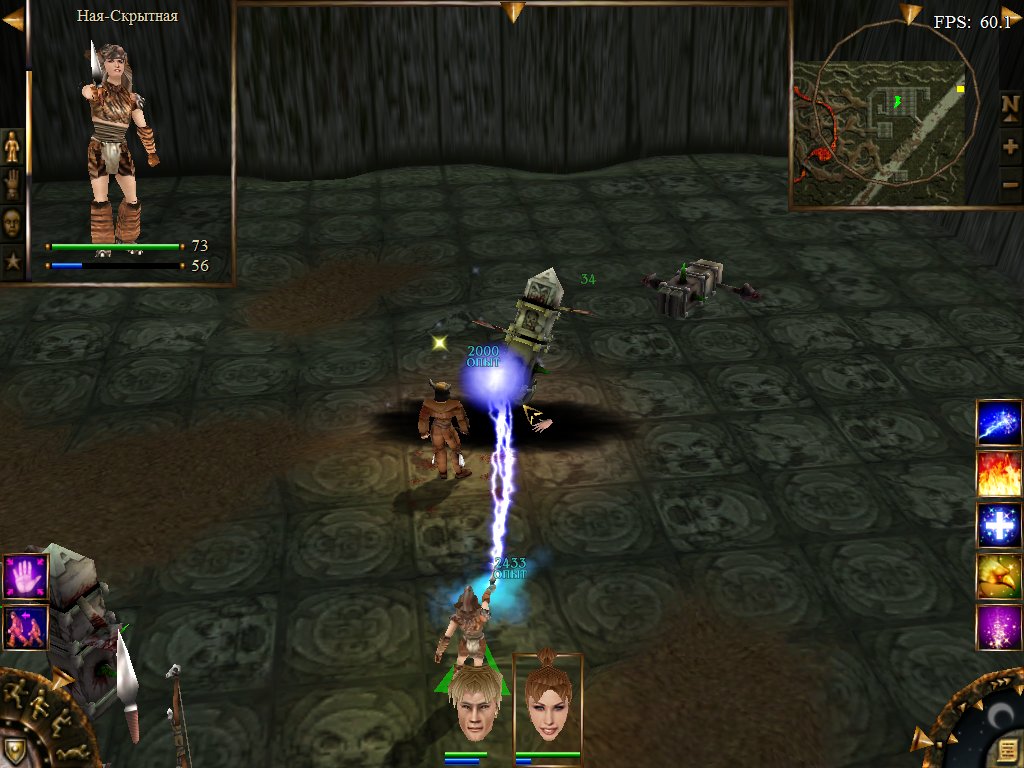Viewport: 1024px width, 768px height.
Task: Cast the blue lightning bolt spell
Action: 999,421
